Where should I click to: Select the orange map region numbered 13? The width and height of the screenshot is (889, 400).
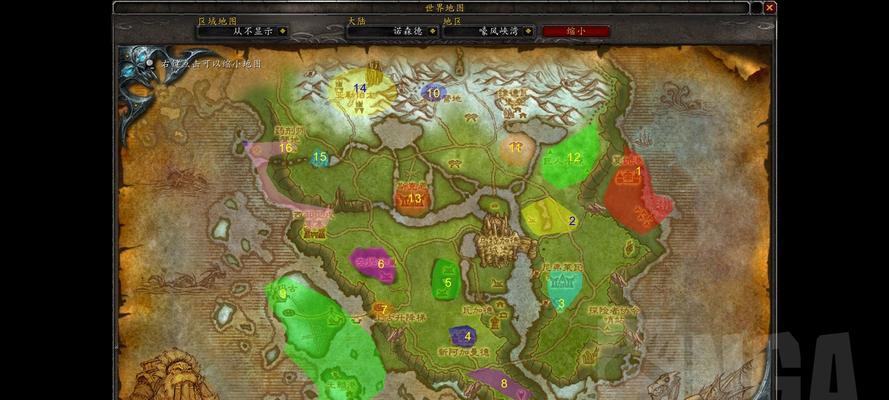pyautogui.click(x=413, y=197)
